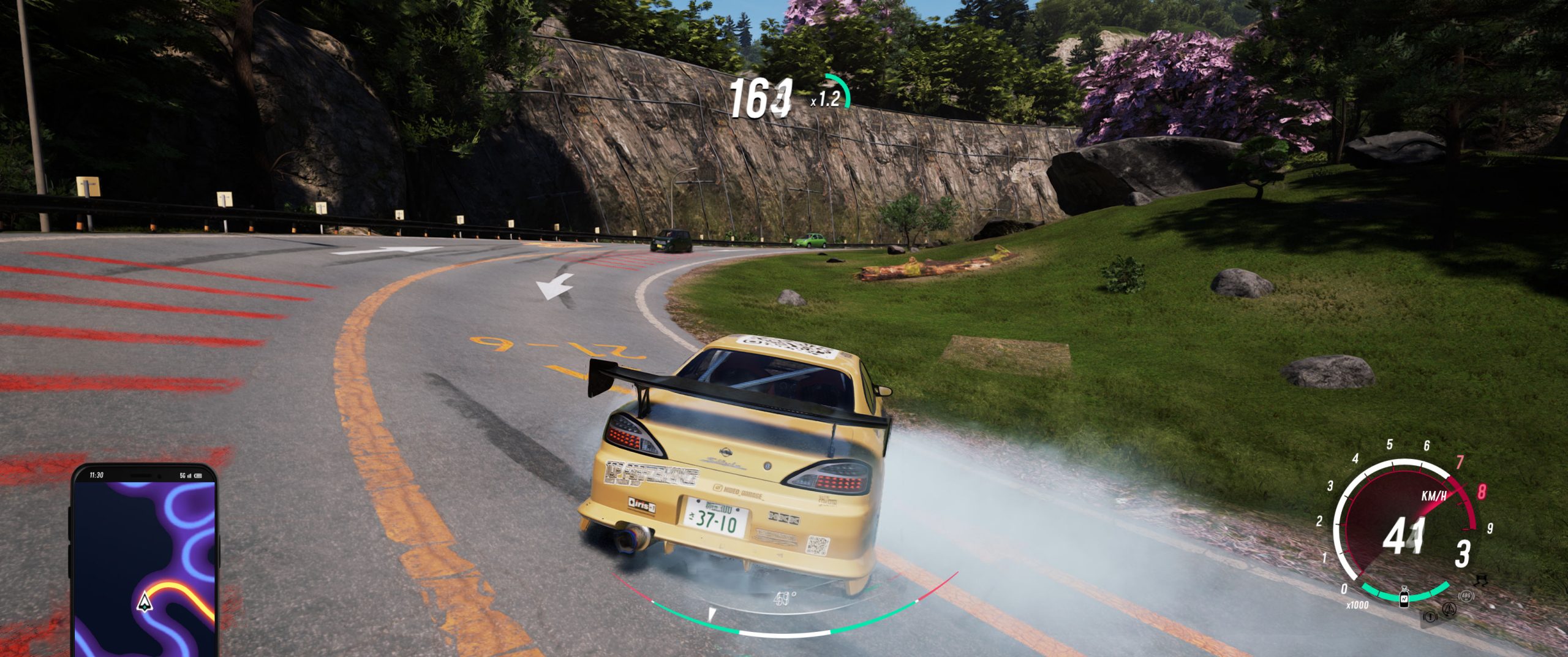Toggle the ABS indicator icon
1568x657 pixels.
1466,595
